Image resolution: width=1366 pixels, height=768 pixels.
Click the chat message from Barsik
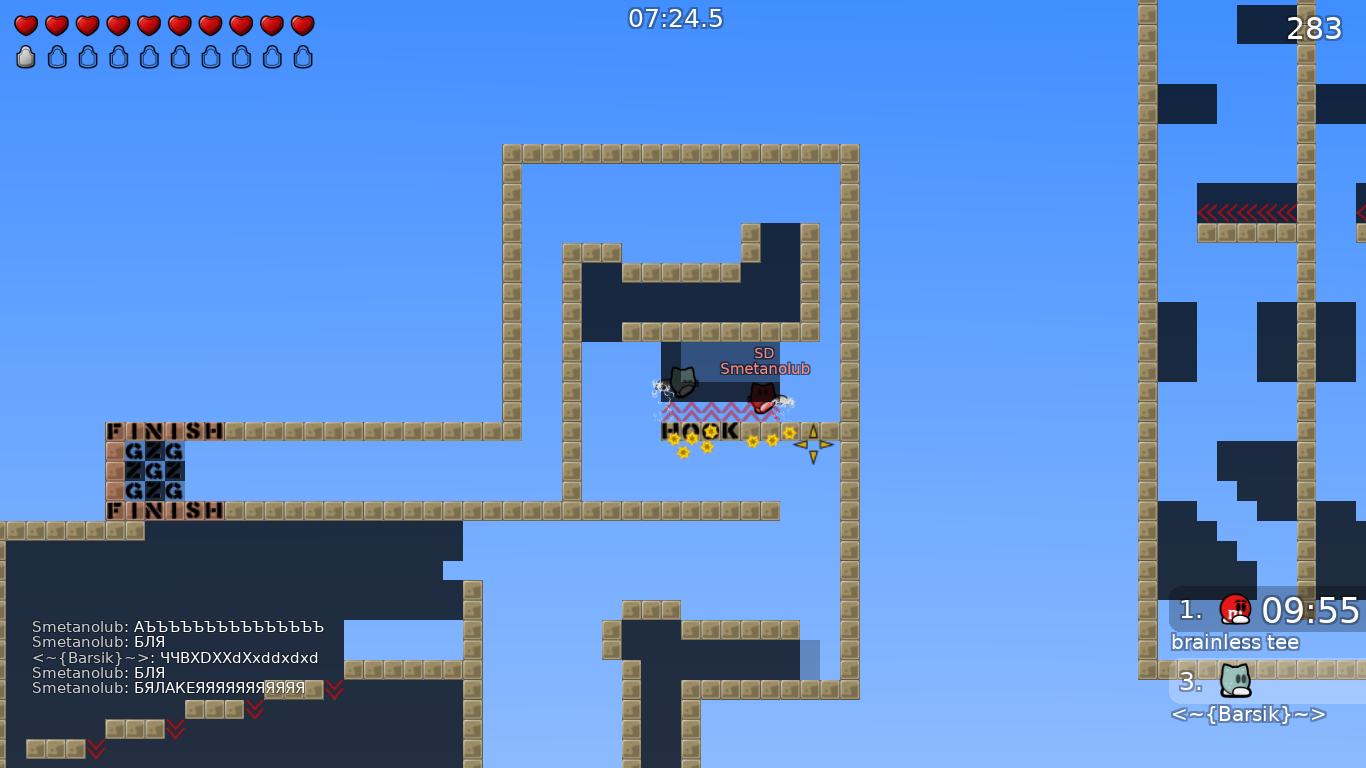pyautogui.click(x=175, y=658)
